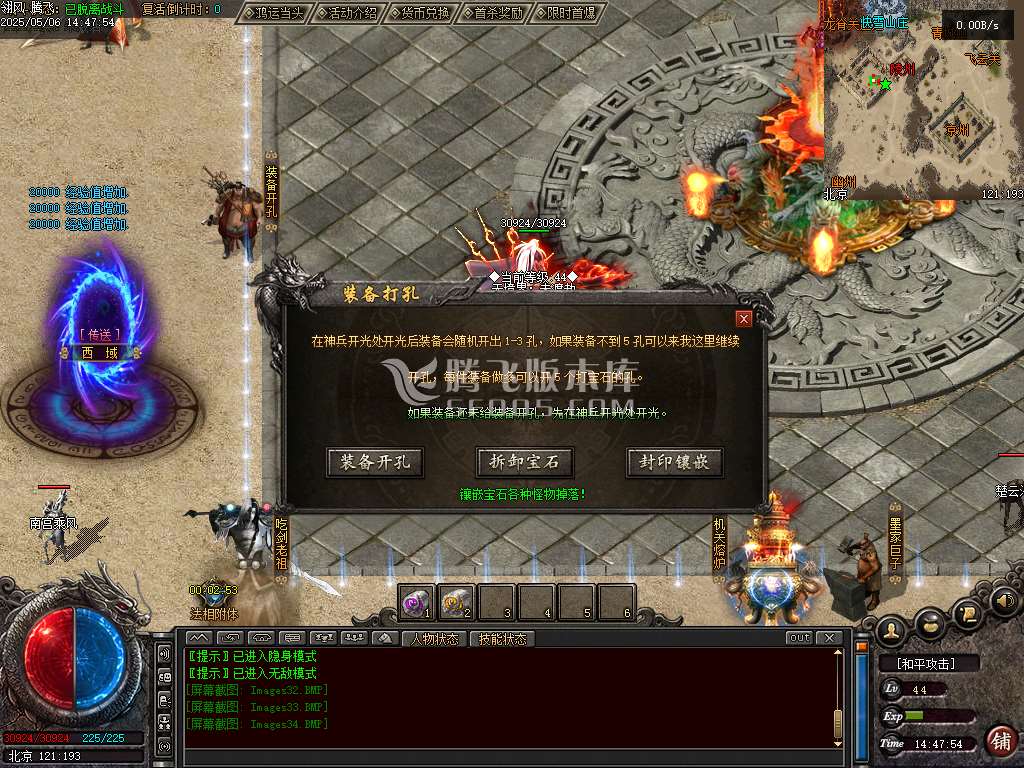Screen dimensions: 1024x768
Task: Open the 活动介绍 menu
Action: pos(347,13)
